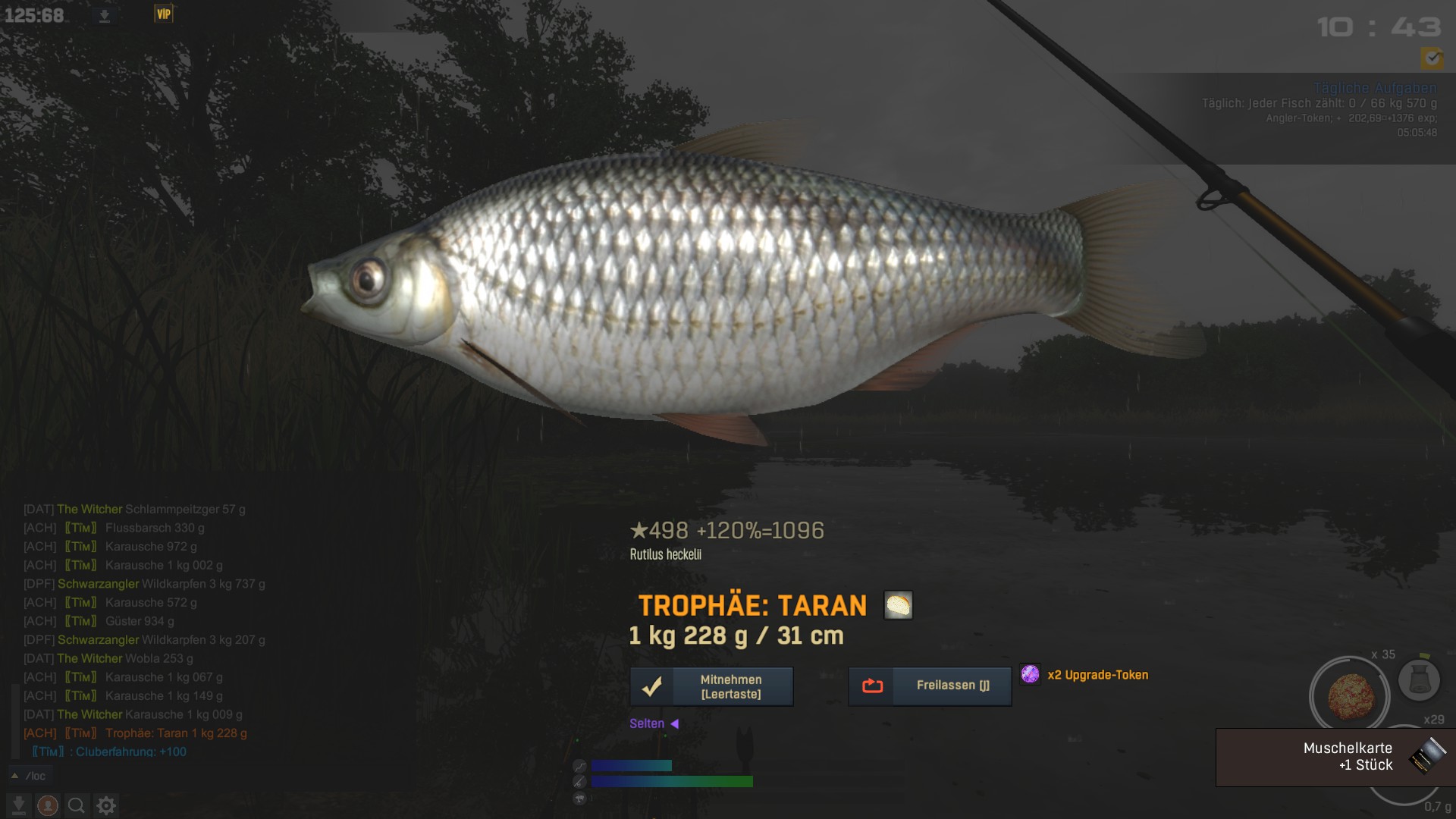Open the chat settings gear
Image resolution: width=1456 pixels, height=819 pixels.
coord(106,805)
